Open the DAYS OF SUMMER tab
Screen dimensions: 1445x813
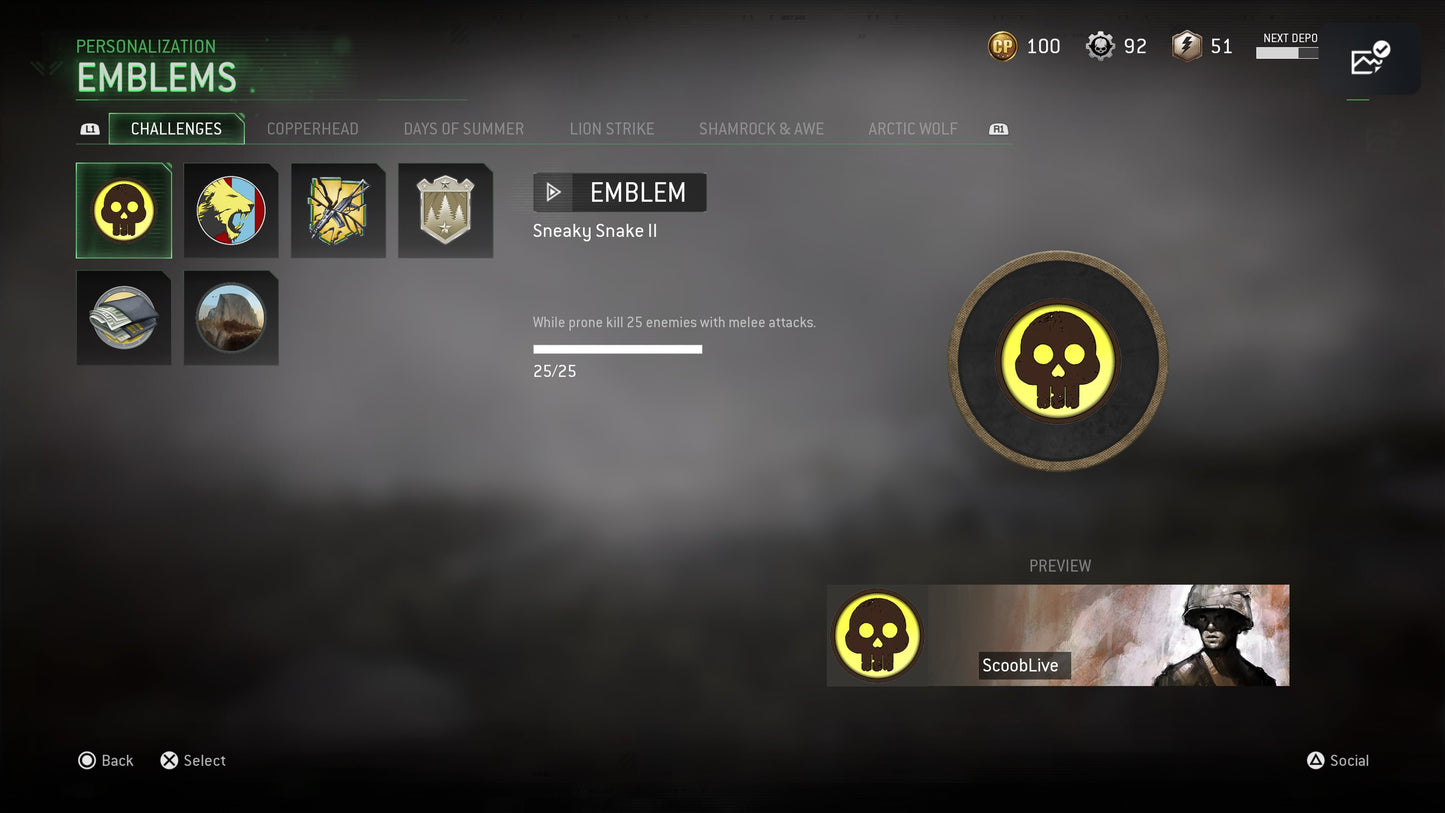464,128
